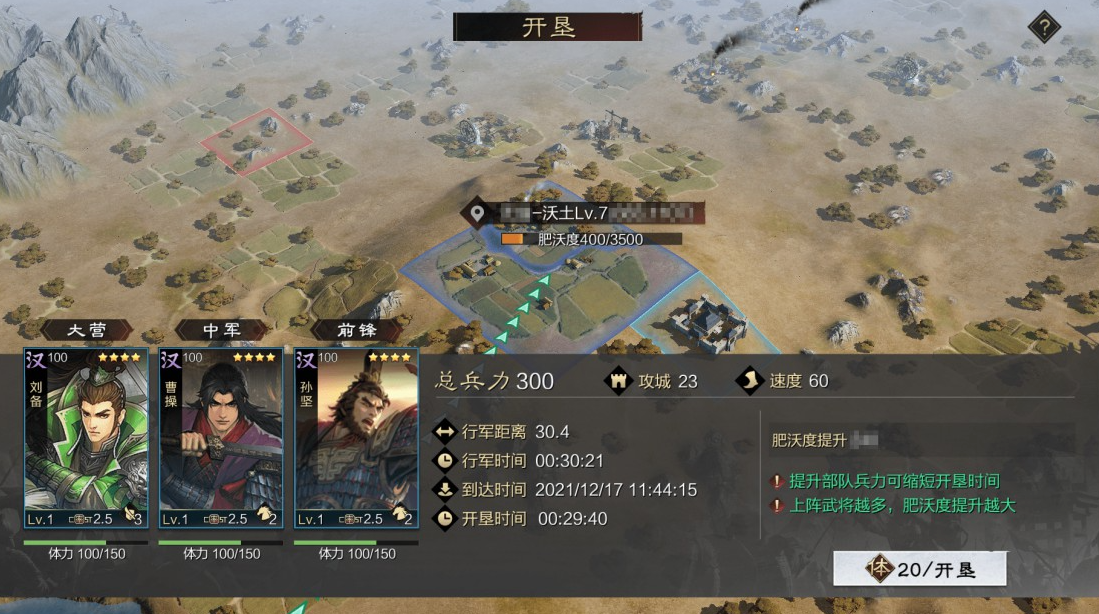Click the 沃土 Lv.7 land location label
1099x614 pixels.
tap(583, 213)
